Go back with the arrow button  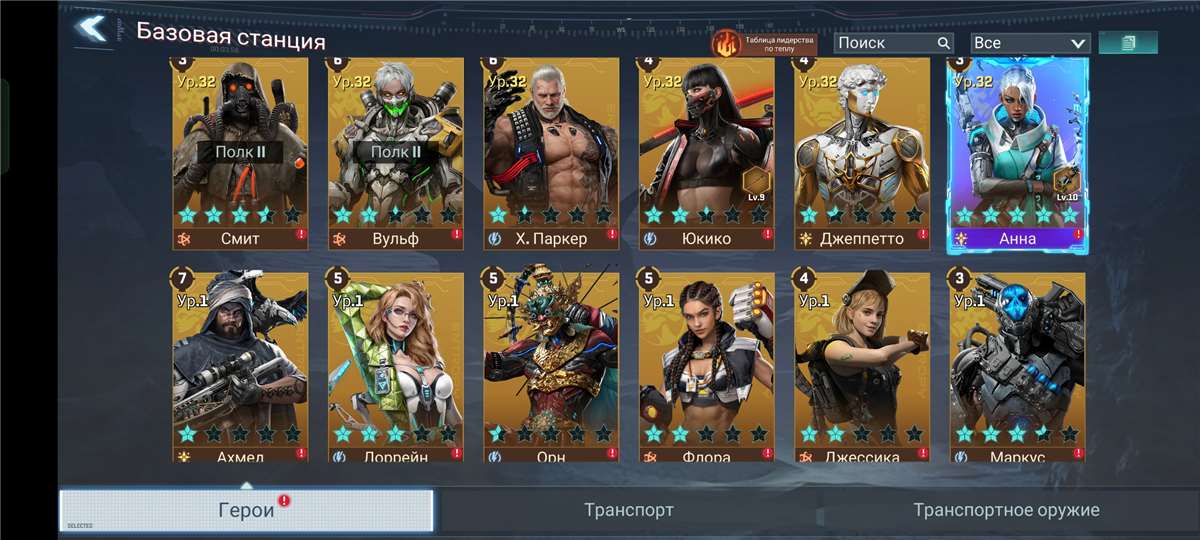click(x=92, y=29)
